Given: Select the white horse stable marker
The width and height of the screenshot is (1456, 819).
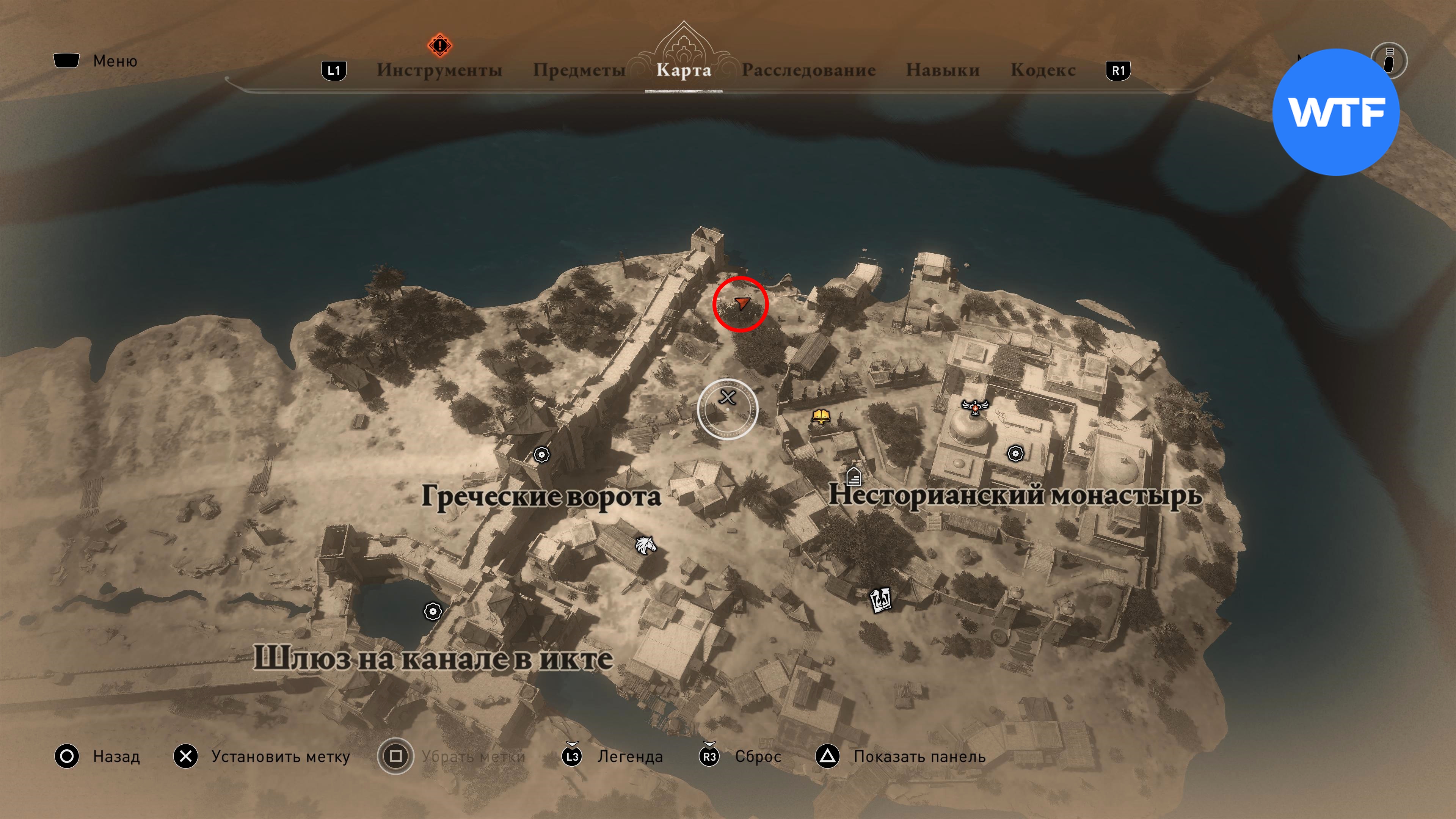Looking at the screenshot, I should click(645, 546).
